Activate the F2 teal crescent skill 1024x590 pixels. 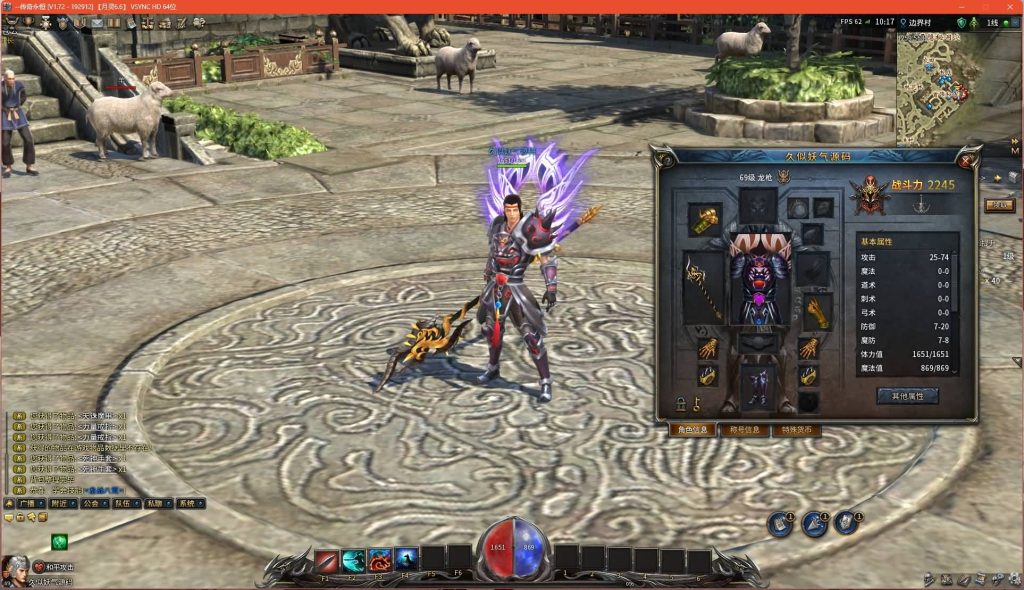coord(353,560)
